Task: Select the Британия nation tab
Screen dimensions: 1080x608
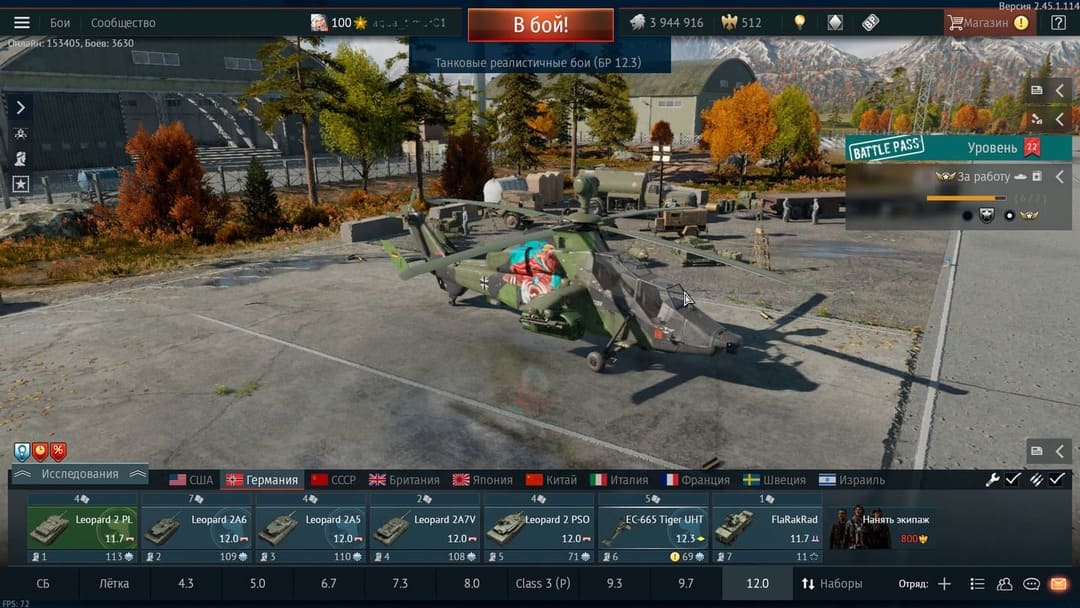Action: [404, 480]
